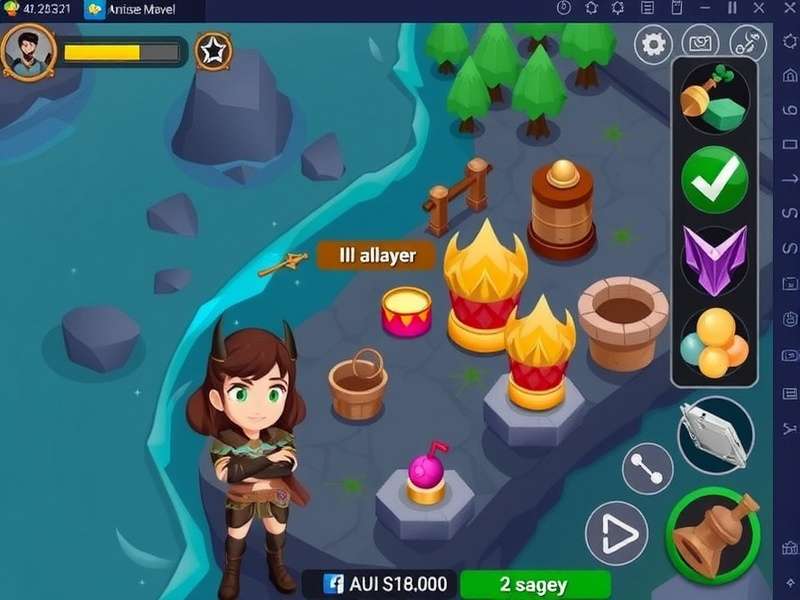Viewport: 800px width, 600px height.
Task: Click the player portrait avatar
Action: pos(28,52)
